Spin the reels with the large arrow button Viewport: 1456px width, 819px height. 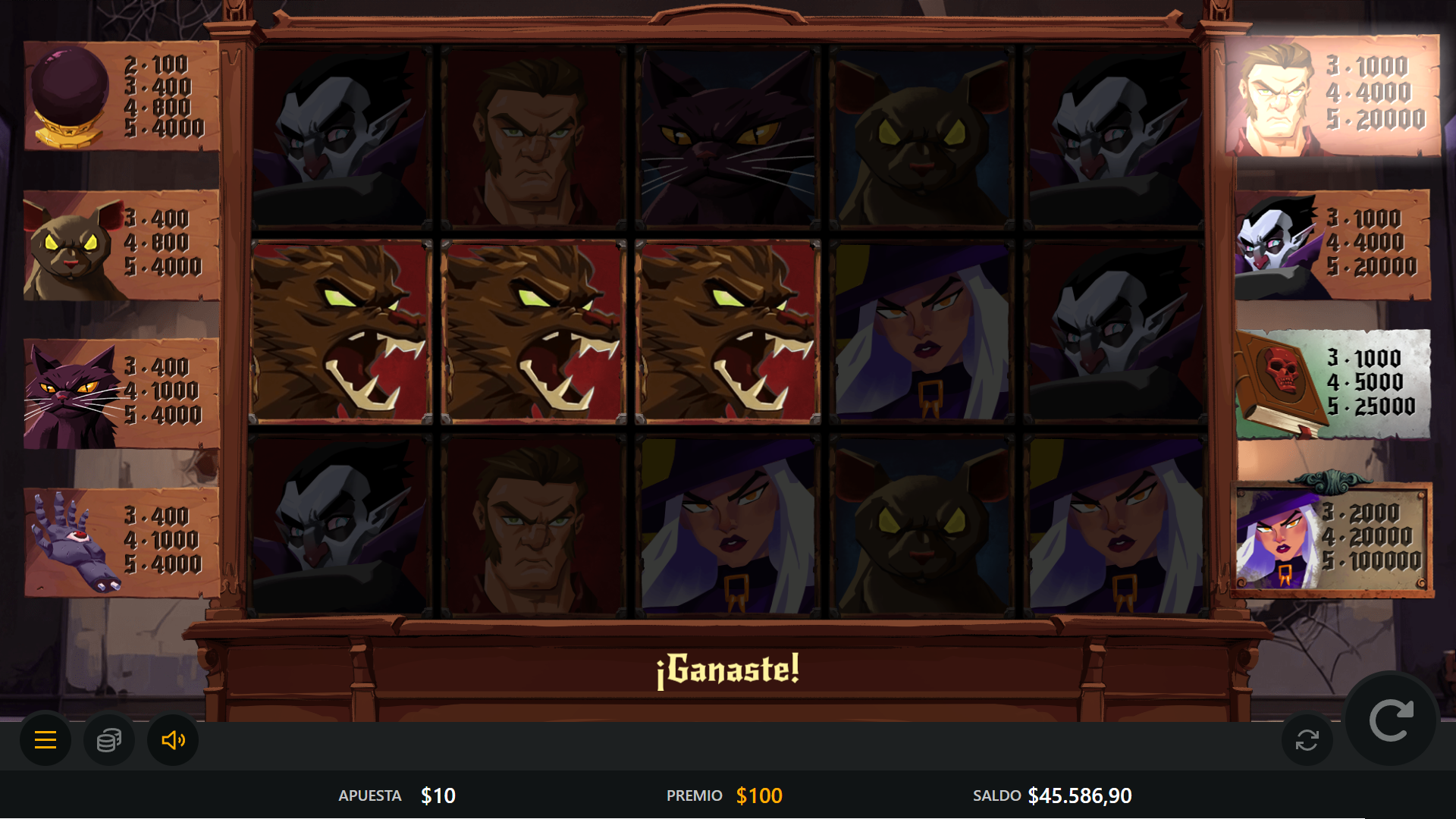click(1391, 720)
